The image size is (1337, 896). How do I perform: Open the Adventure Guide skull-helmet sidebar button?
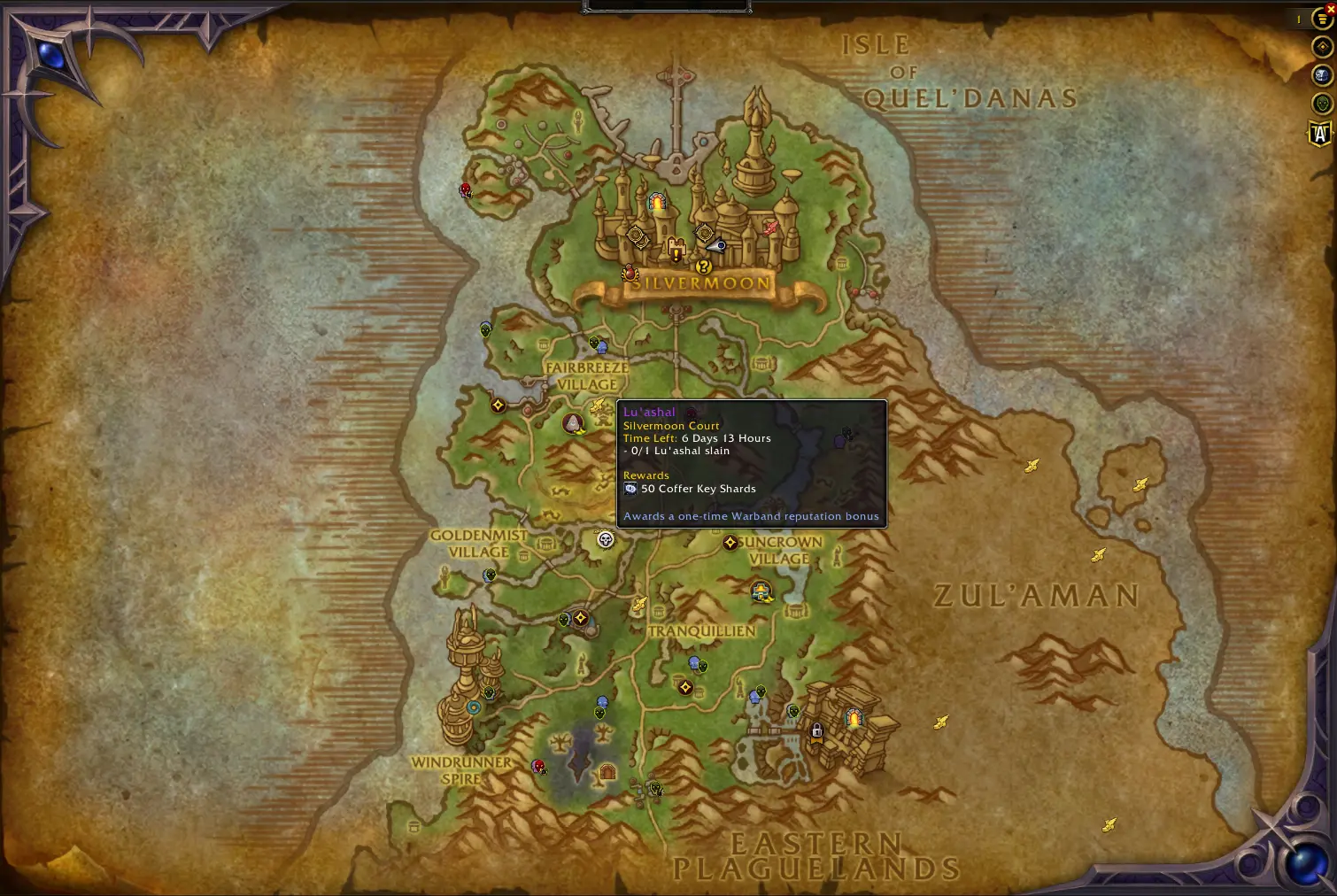(x=1320, y=73)
